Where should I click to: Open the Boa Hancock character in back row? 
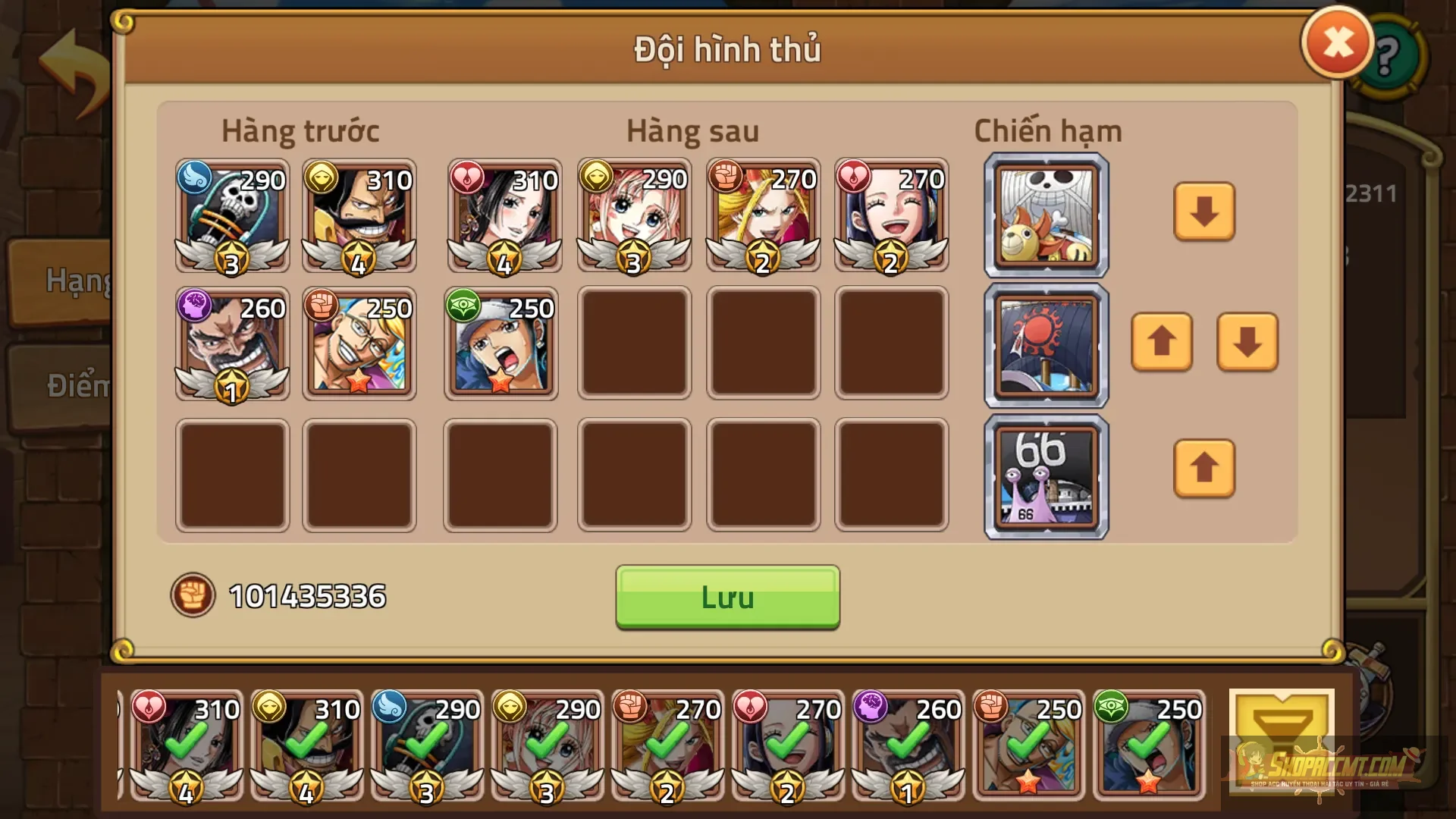click(x=500, y=216)
